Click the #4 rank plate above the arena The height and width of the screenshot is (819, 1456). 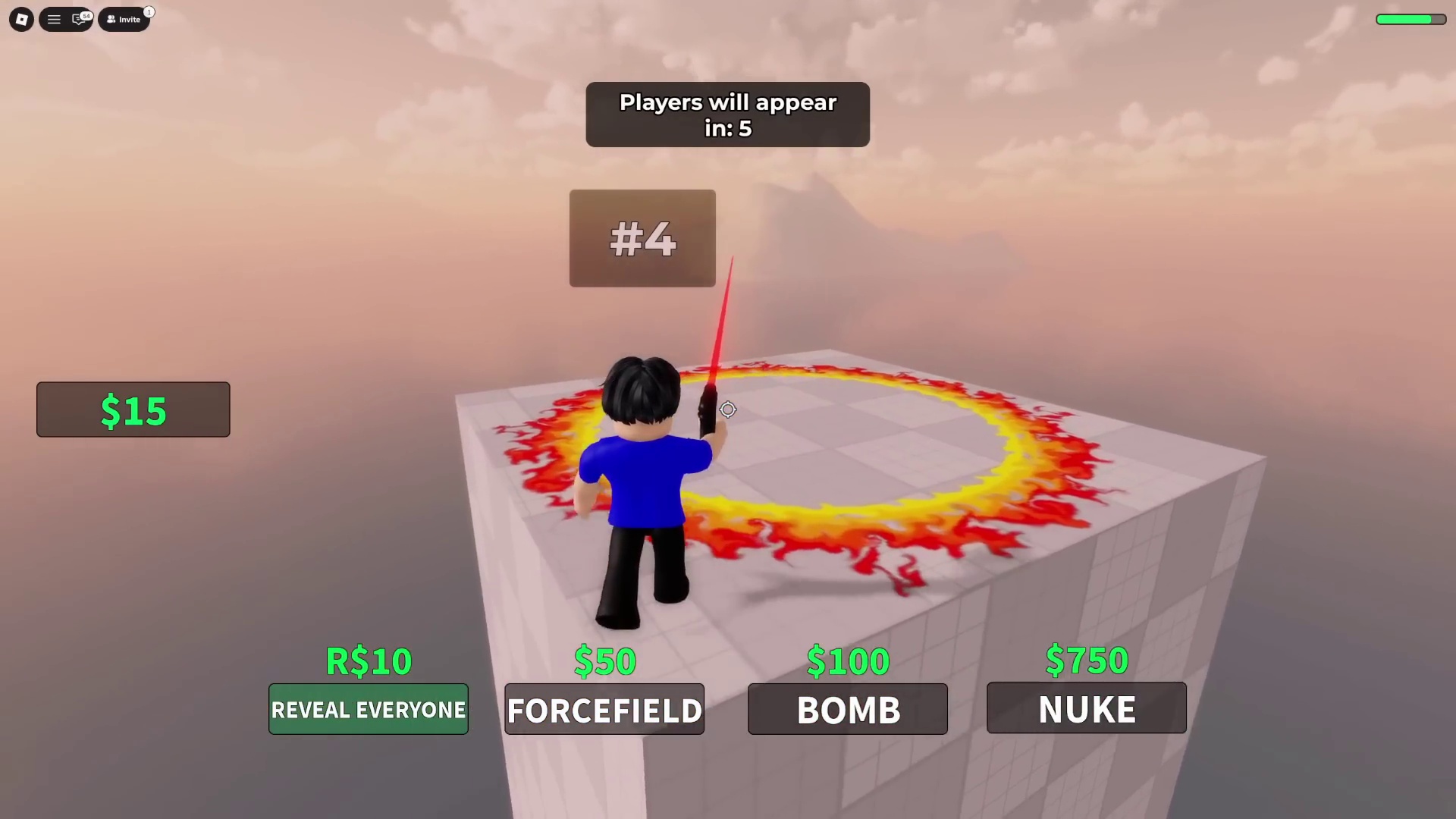point(642,238)
